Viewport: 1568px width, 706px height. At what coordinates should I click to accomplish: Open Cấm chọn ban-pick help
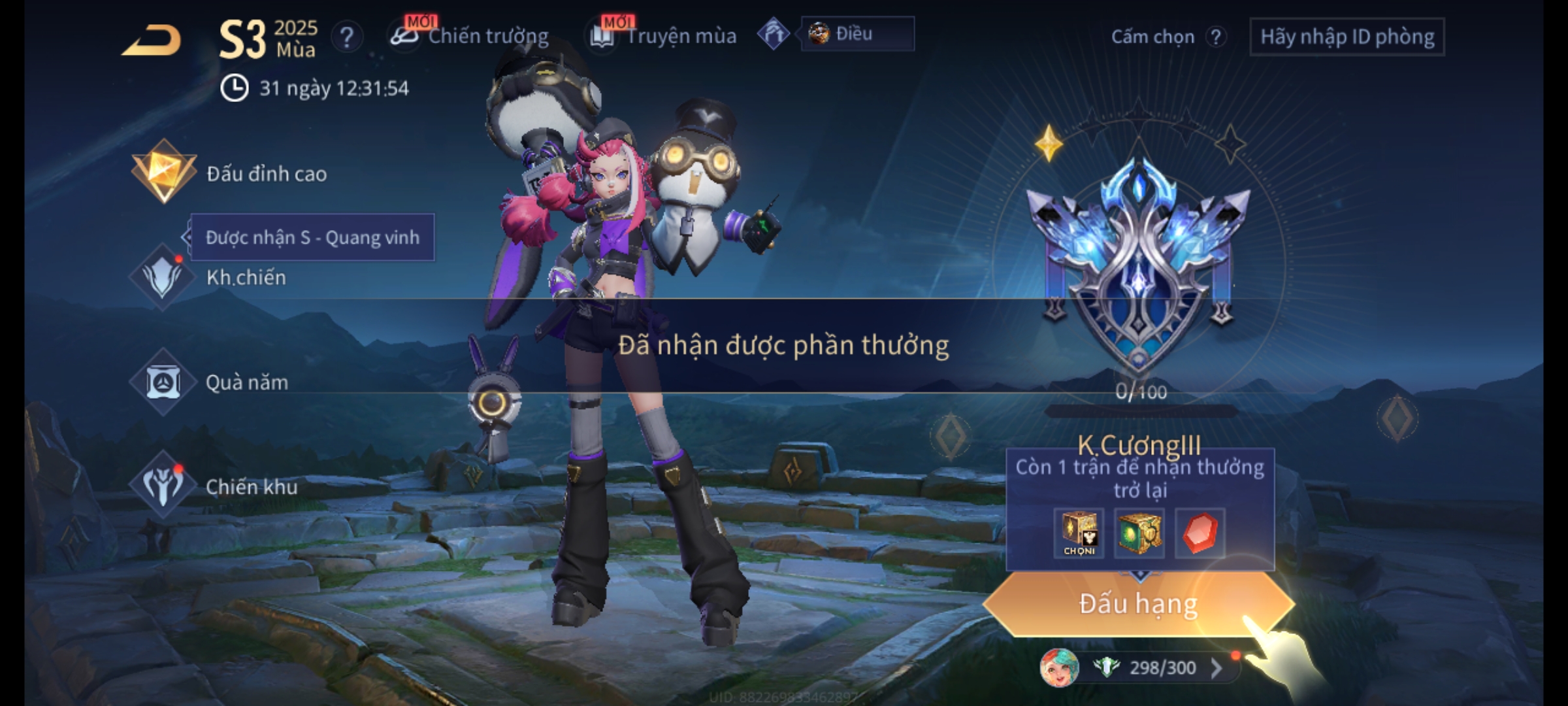1215,37
